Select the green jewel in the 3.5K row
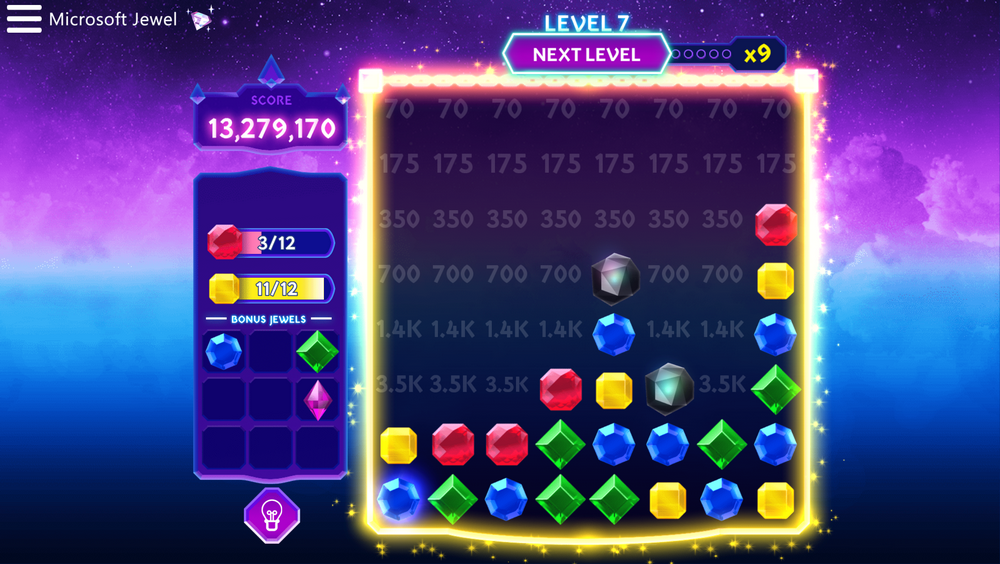This screenshot has height=564, width=1000. [775, 389]
